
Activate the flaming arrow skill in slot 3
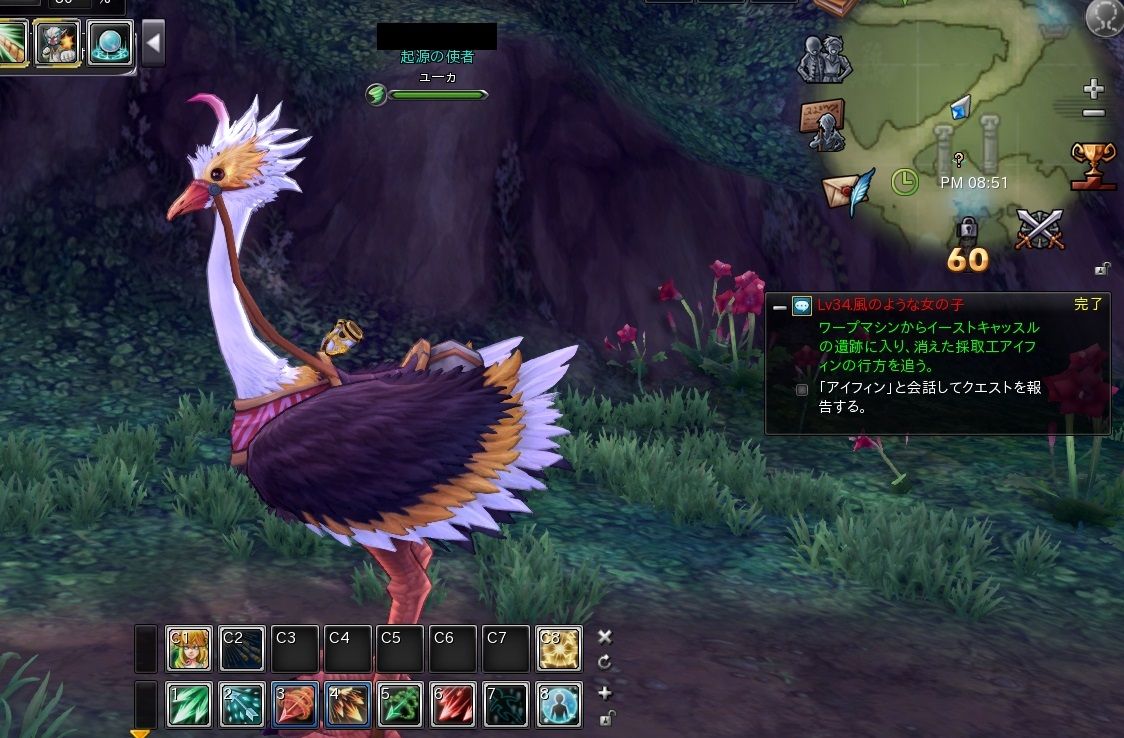click(x=295, y=705)
